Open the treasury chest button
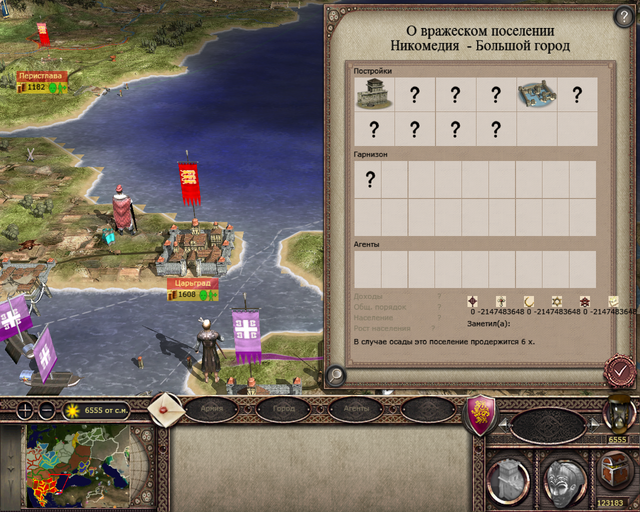 pyautogui.click(x=613, y=469)
